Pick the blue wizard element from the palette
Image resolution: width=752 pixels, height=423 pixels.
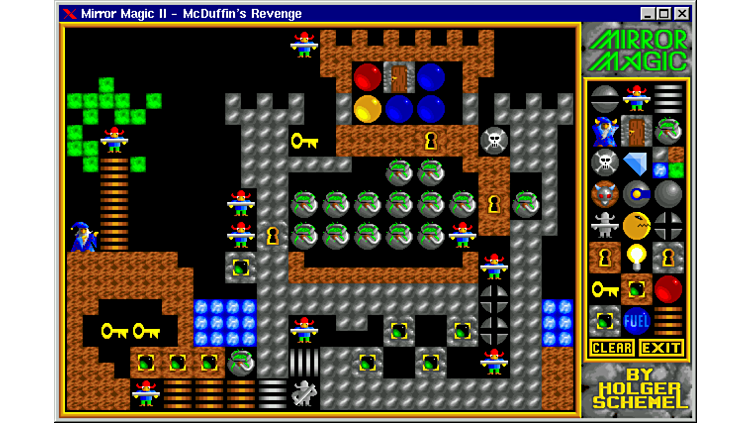(x=604, y=130)
